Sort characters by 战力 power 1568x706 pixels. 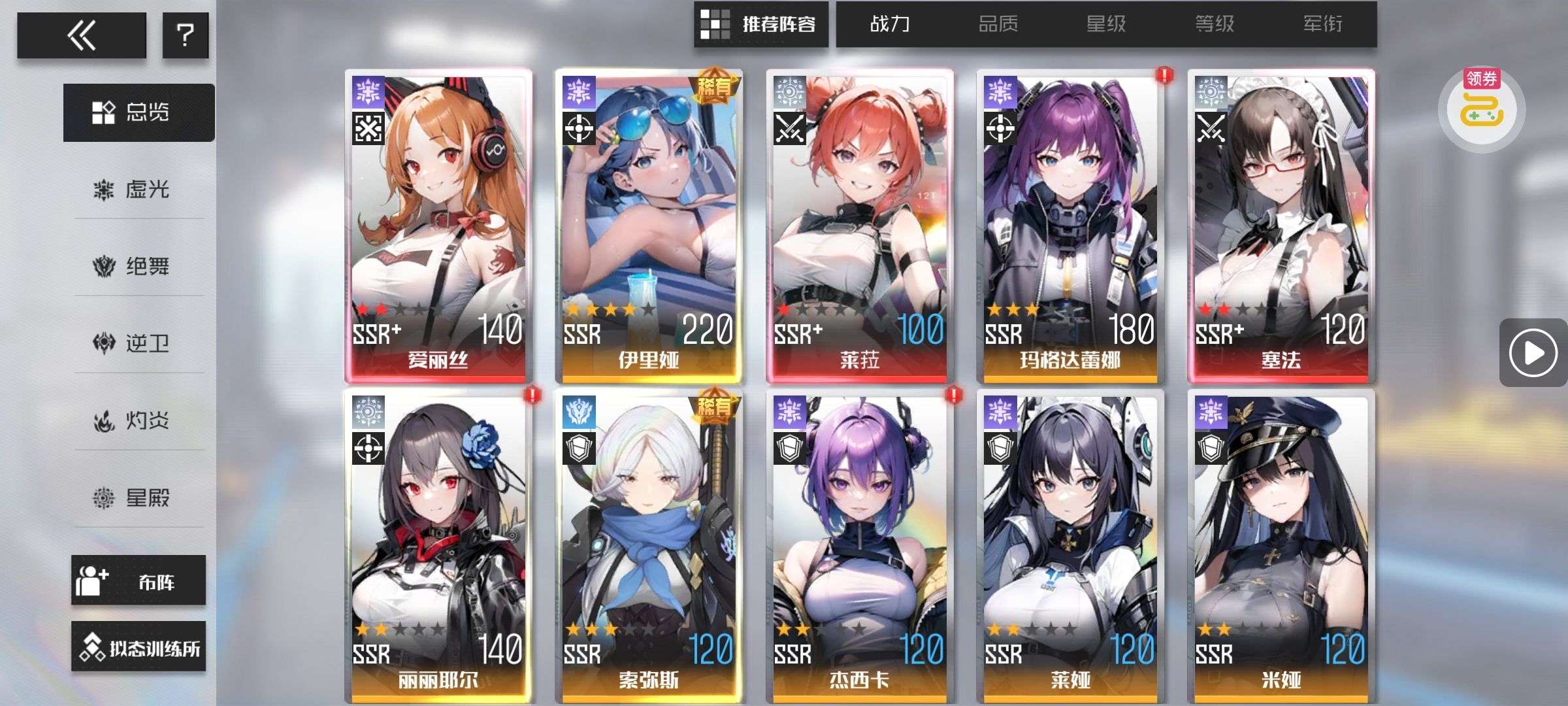[x=890, y=25]
